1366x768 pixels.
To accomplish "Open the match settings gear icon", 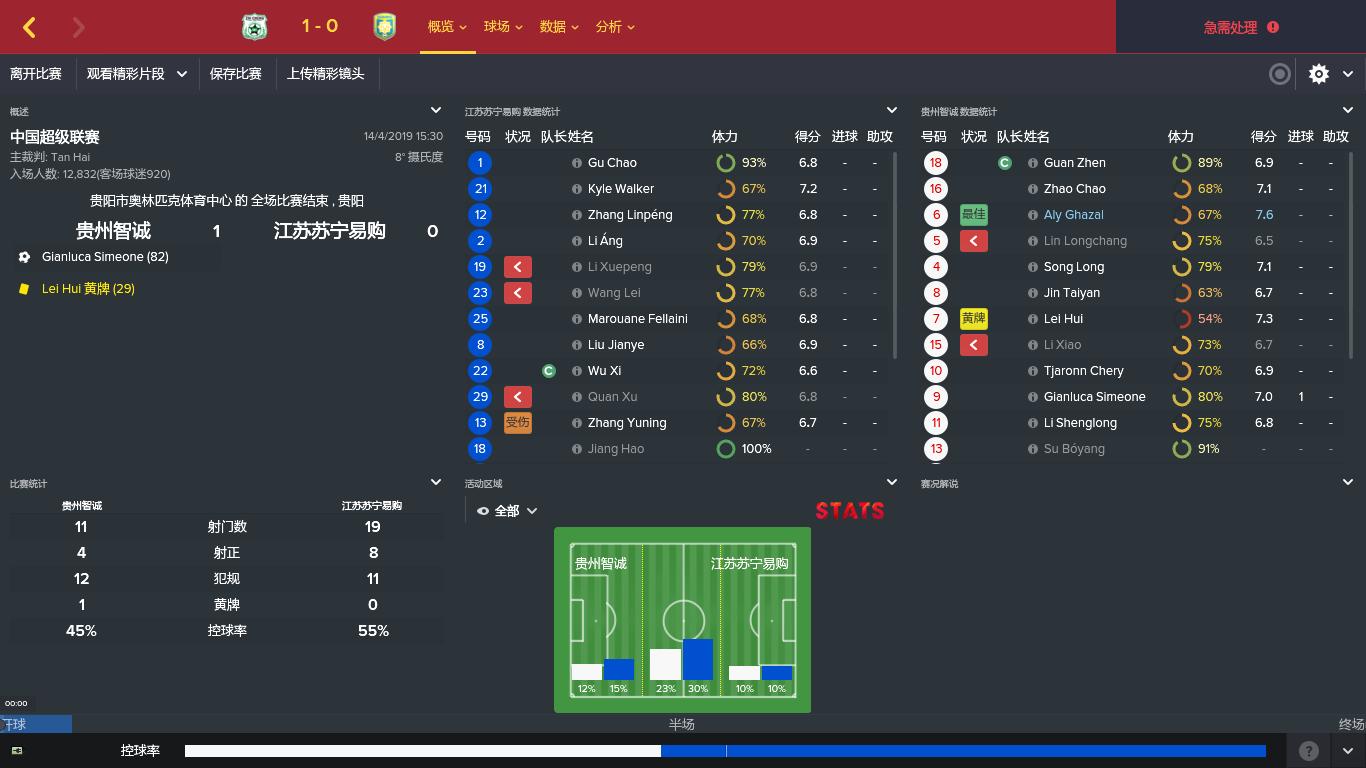I will click(x=1319, y=74).
